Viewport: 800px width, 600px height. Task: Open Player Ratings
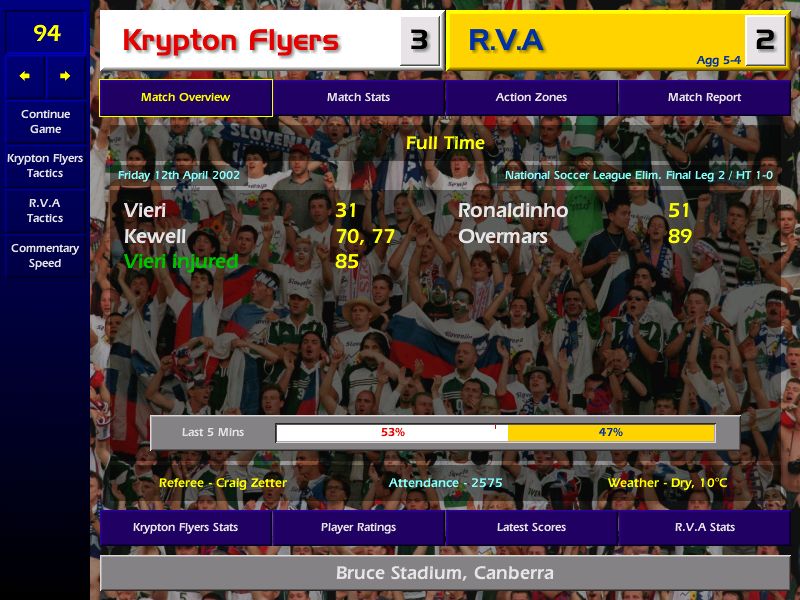pos(358,527)
